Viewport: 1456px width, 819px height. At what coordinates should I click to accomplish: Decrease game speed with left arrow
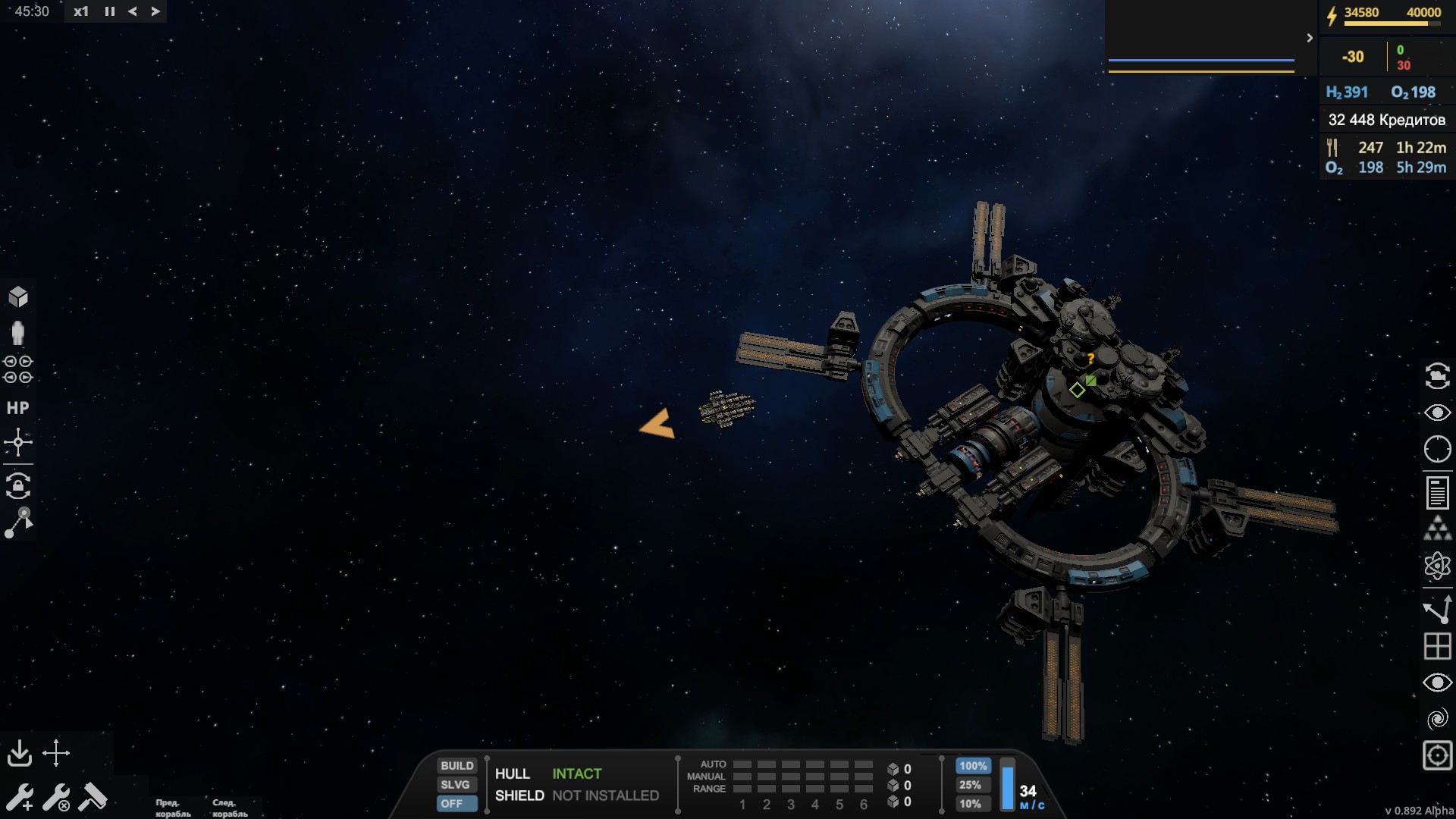click(133, 11)
